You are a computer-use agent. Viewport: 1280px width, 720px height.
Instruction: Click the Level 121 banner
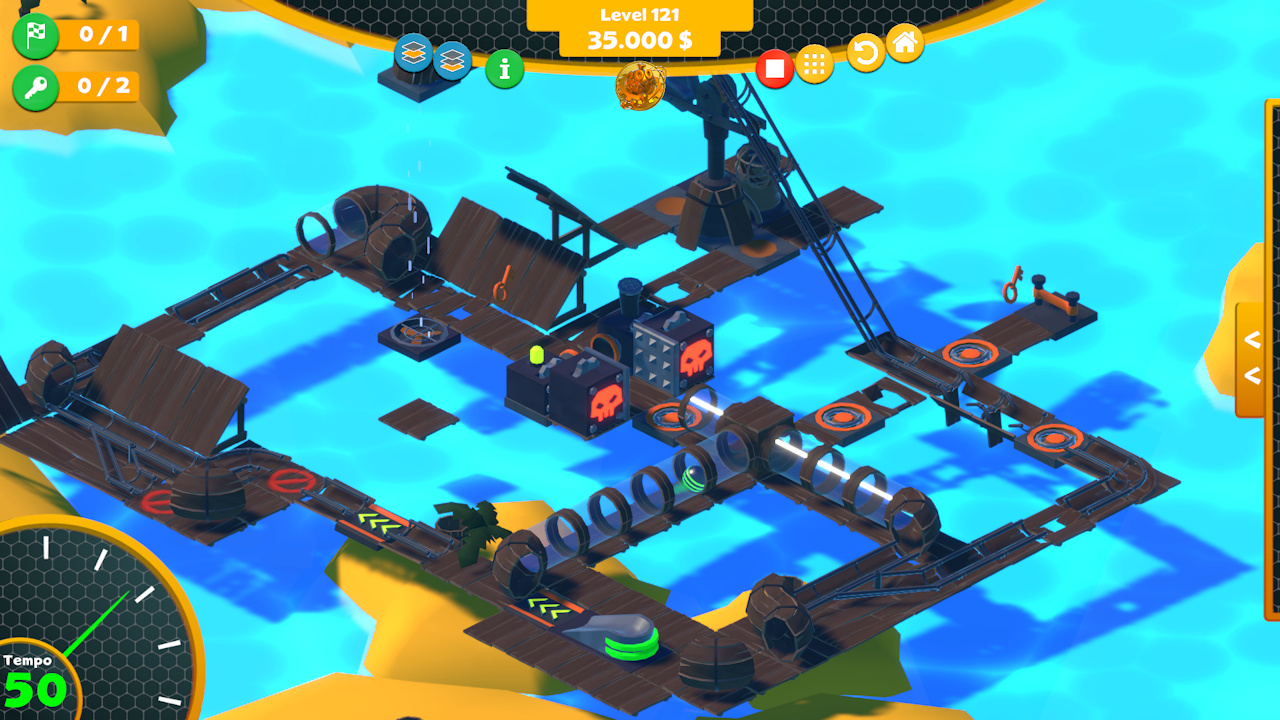coord(638,15)
